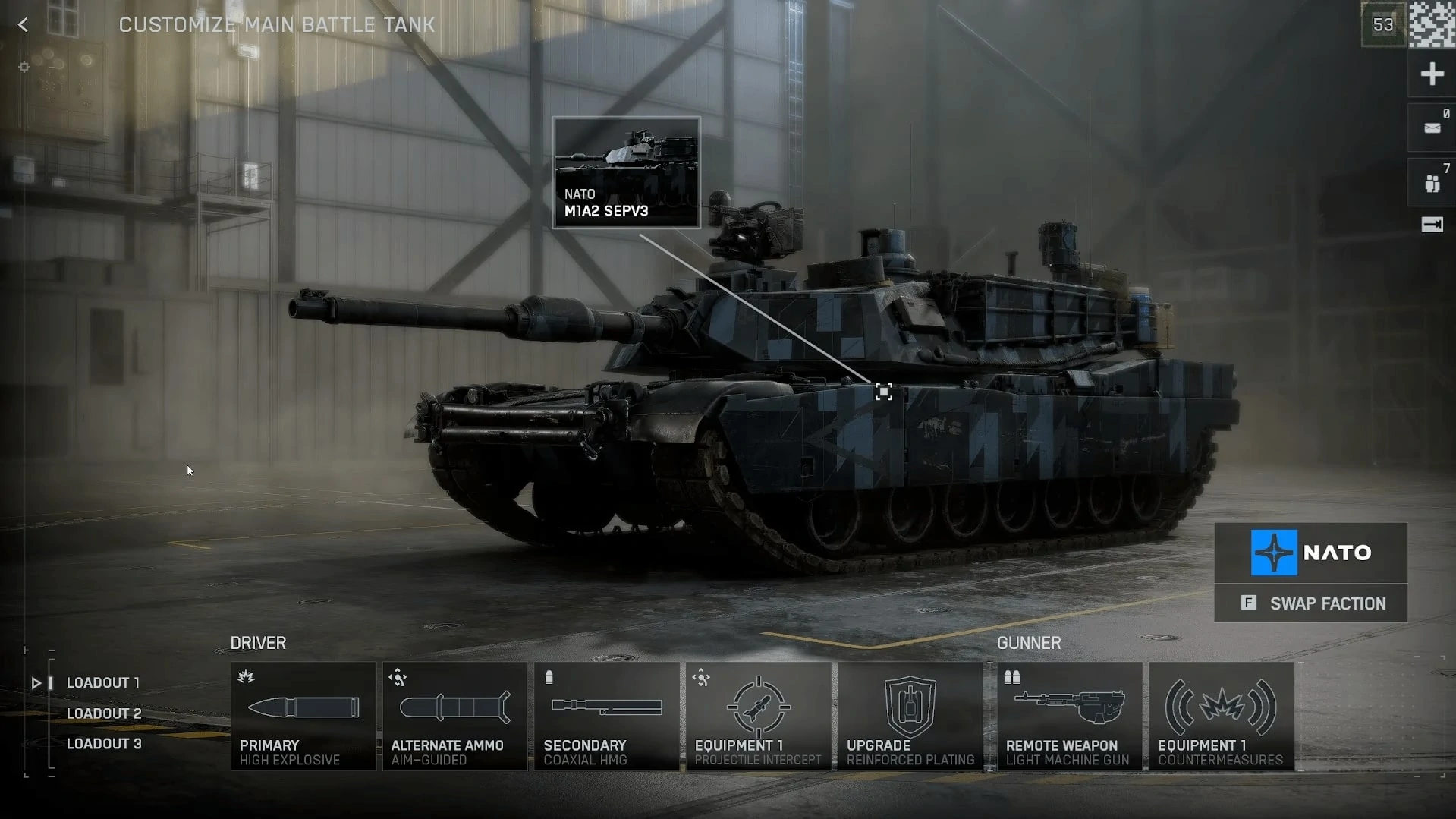The width and height of the screenshot is (1456, 819).
Task: Select Loadout 1
Action: click(102, 682)
